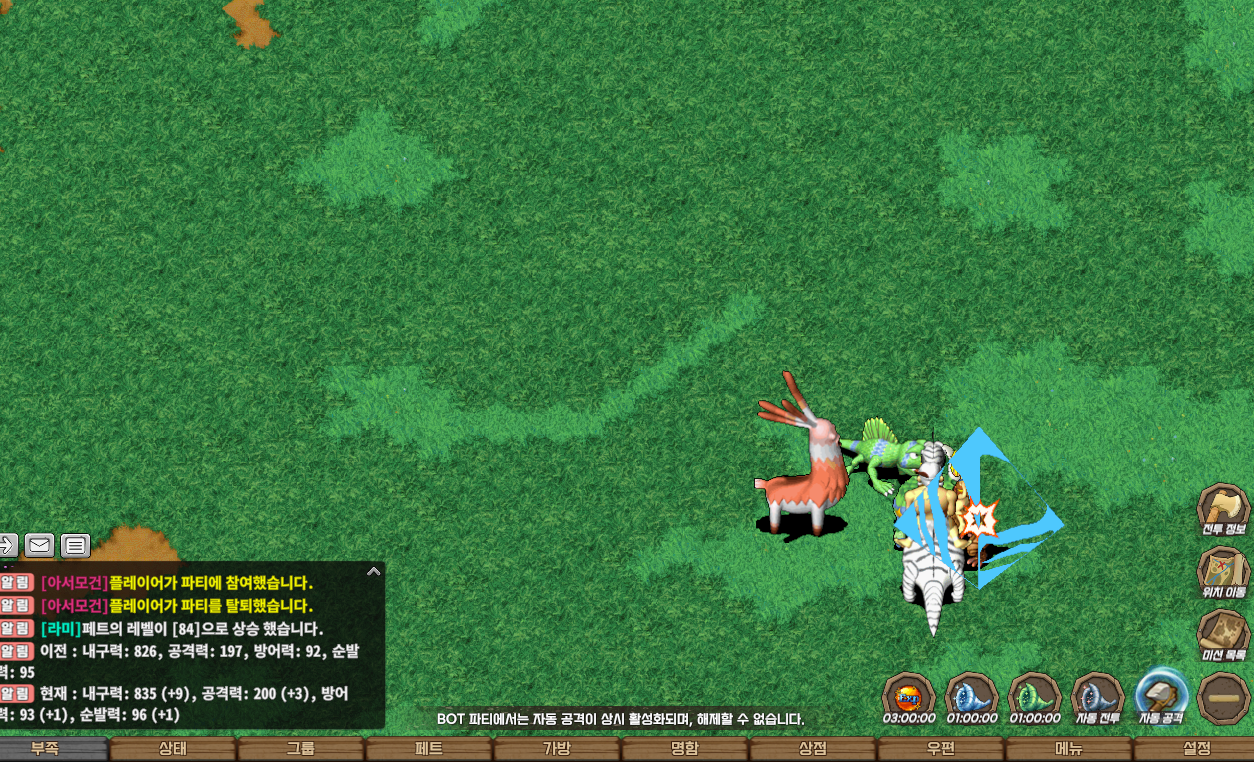
Task: Toggle 자동 전투 auto battle horn icon
Action: tap(1097, 696)
